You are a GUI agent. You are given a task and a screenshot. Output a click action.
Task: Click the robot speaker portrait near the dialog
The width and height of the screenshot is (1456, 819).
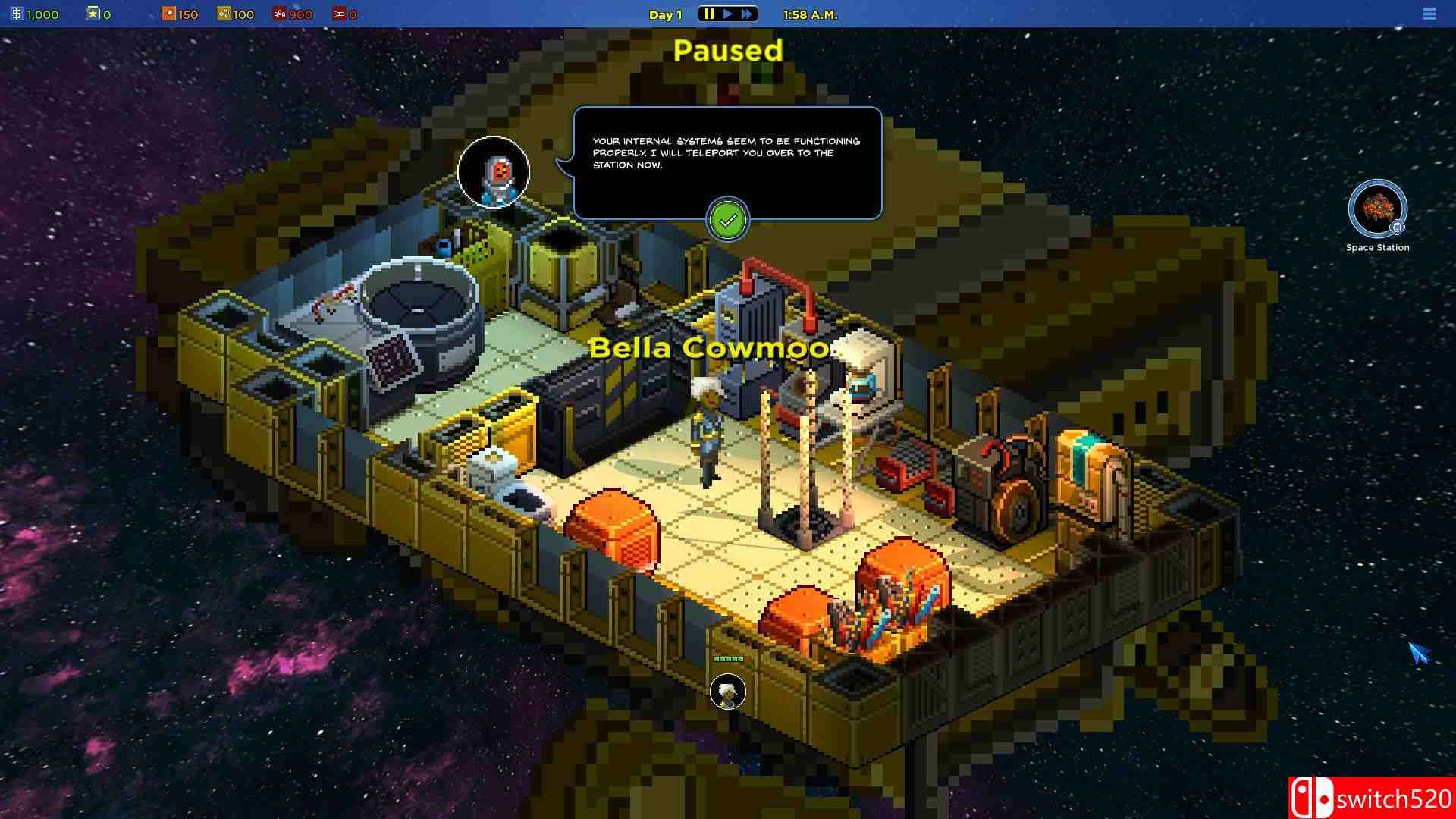(494, 173)
